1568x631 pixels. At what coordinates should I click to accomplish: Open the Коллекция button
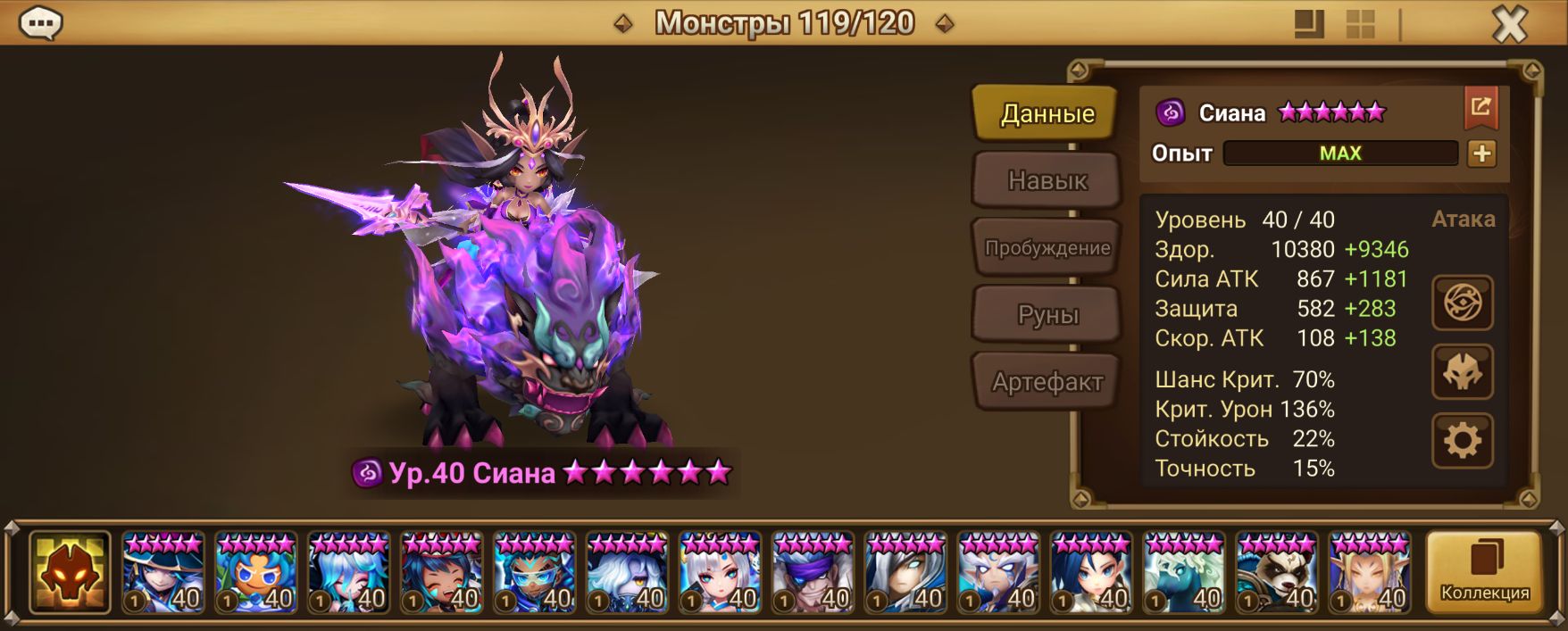click(x=1484, y=572)
